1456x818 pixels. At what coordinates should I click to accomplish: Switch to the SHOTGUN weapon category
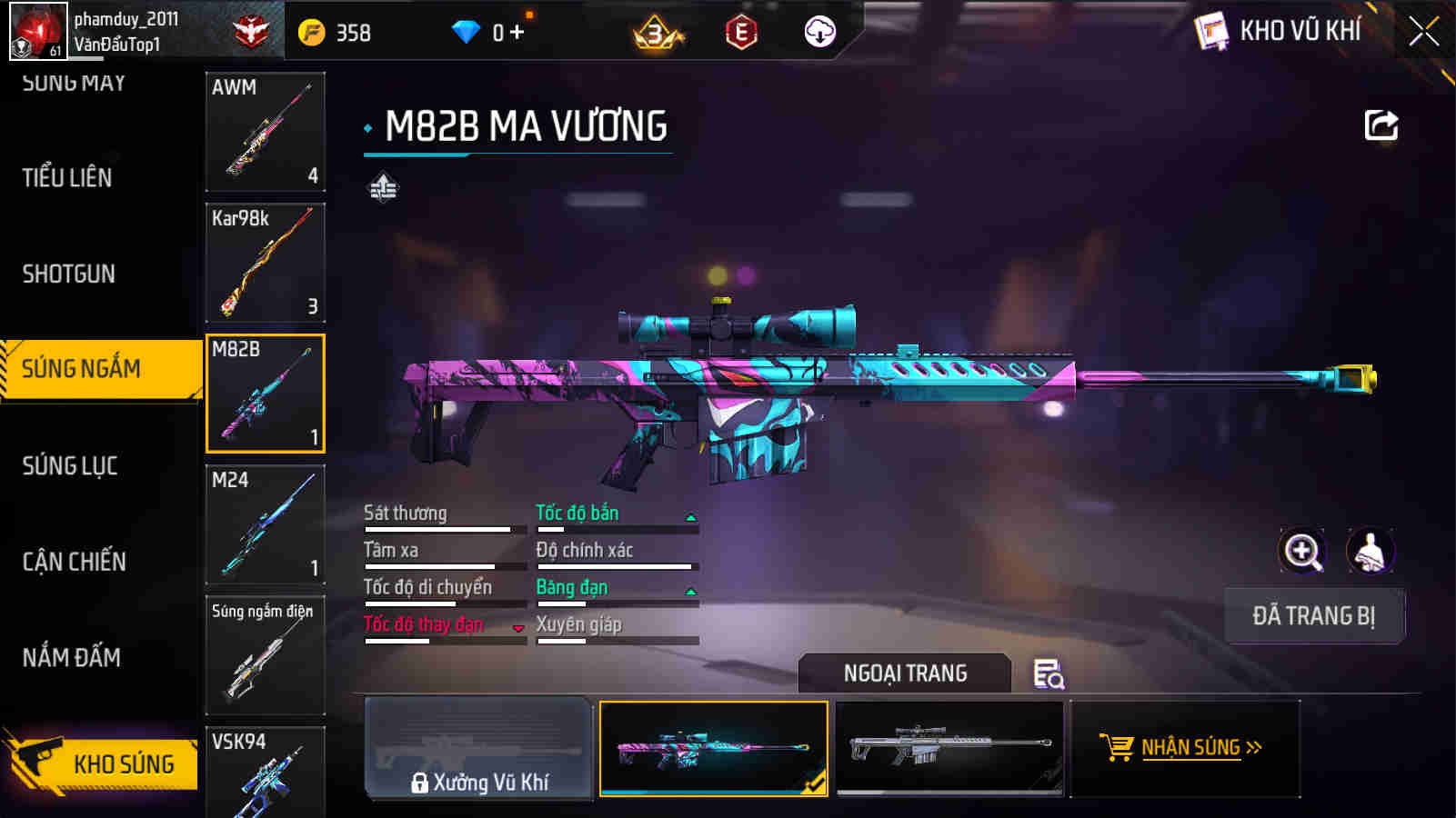pos(70,274)
